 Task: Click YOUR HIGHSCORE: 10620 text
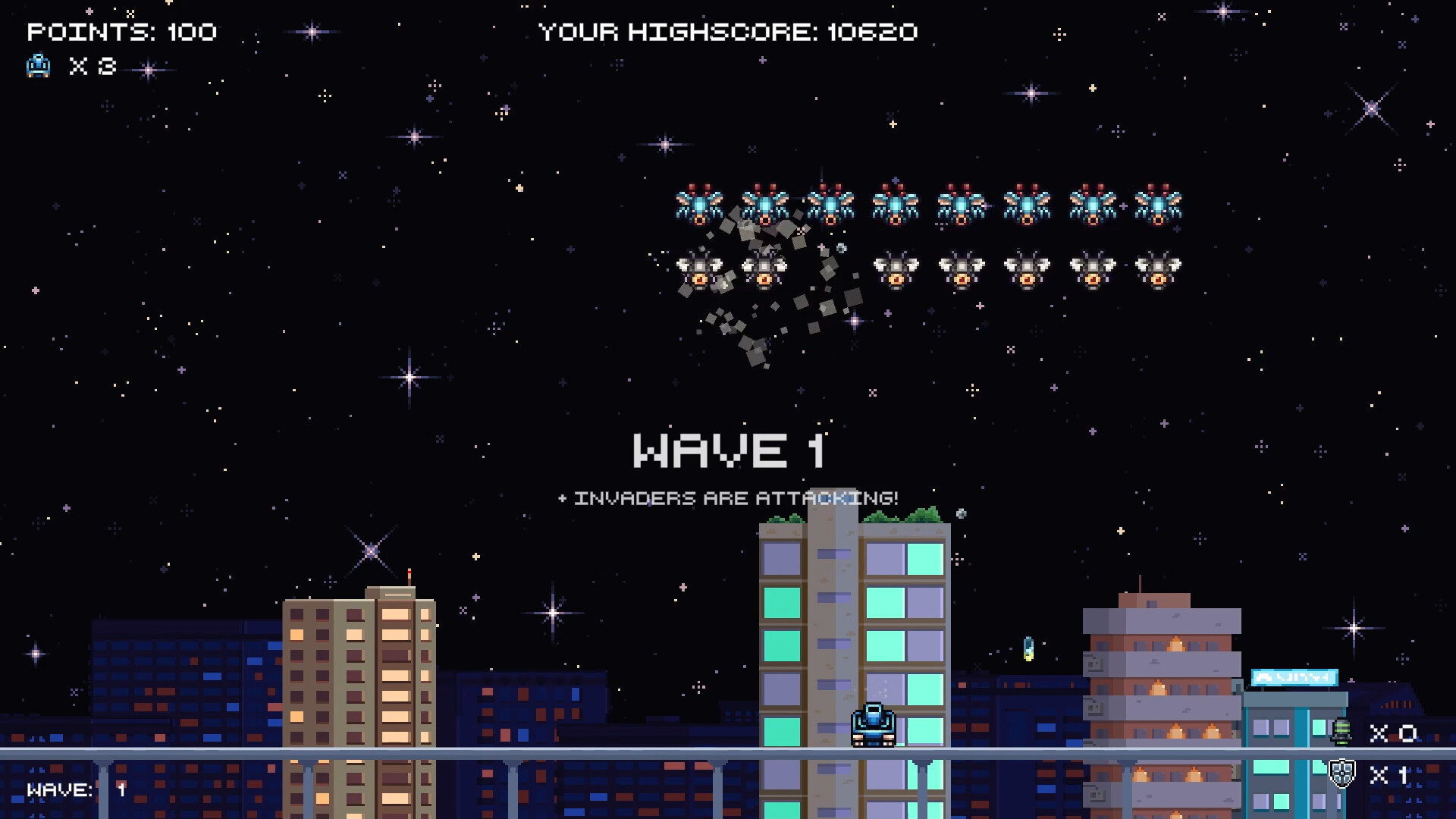[728, 32]
